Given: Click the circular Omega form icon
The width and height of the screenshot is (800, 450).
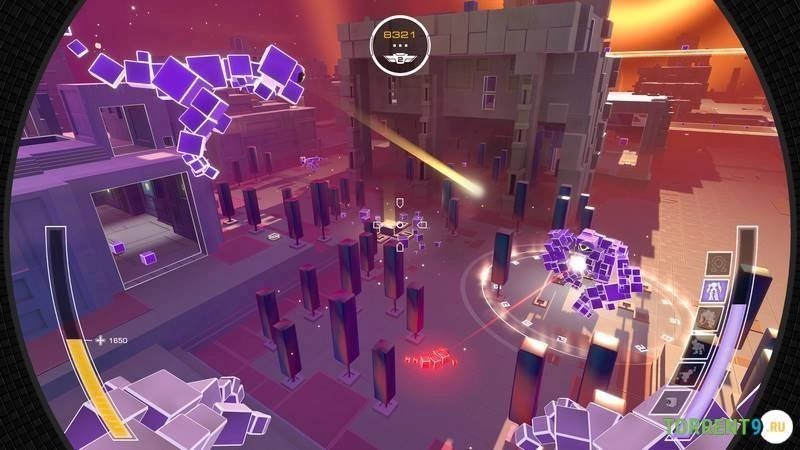Looking at the screenshot, I should point(718,264).
